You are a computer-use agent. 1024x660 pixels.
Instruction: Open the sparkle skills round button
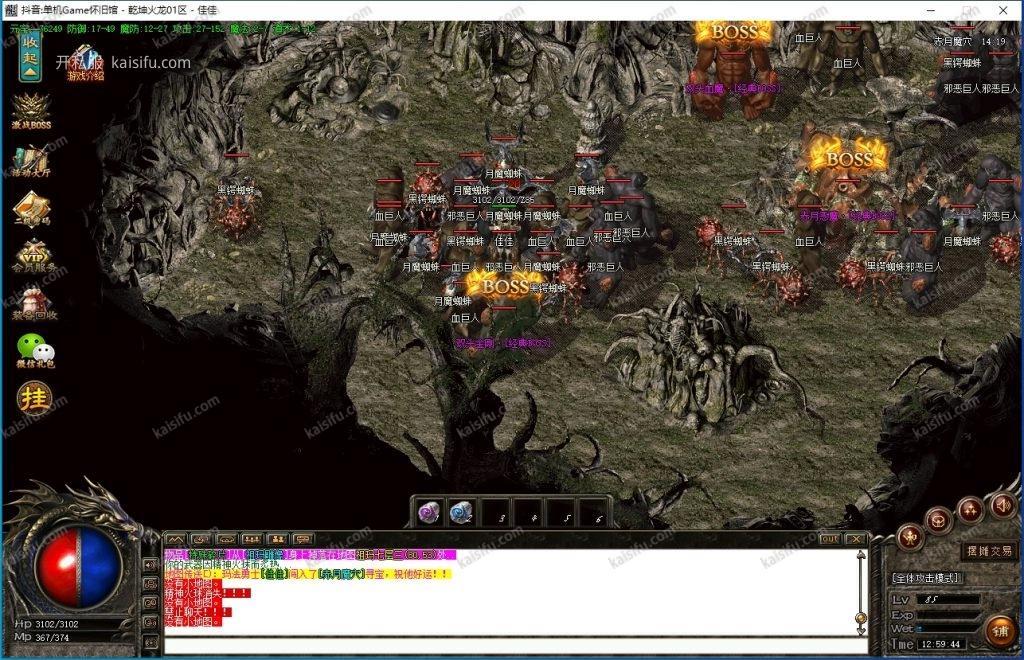[971, 509]
